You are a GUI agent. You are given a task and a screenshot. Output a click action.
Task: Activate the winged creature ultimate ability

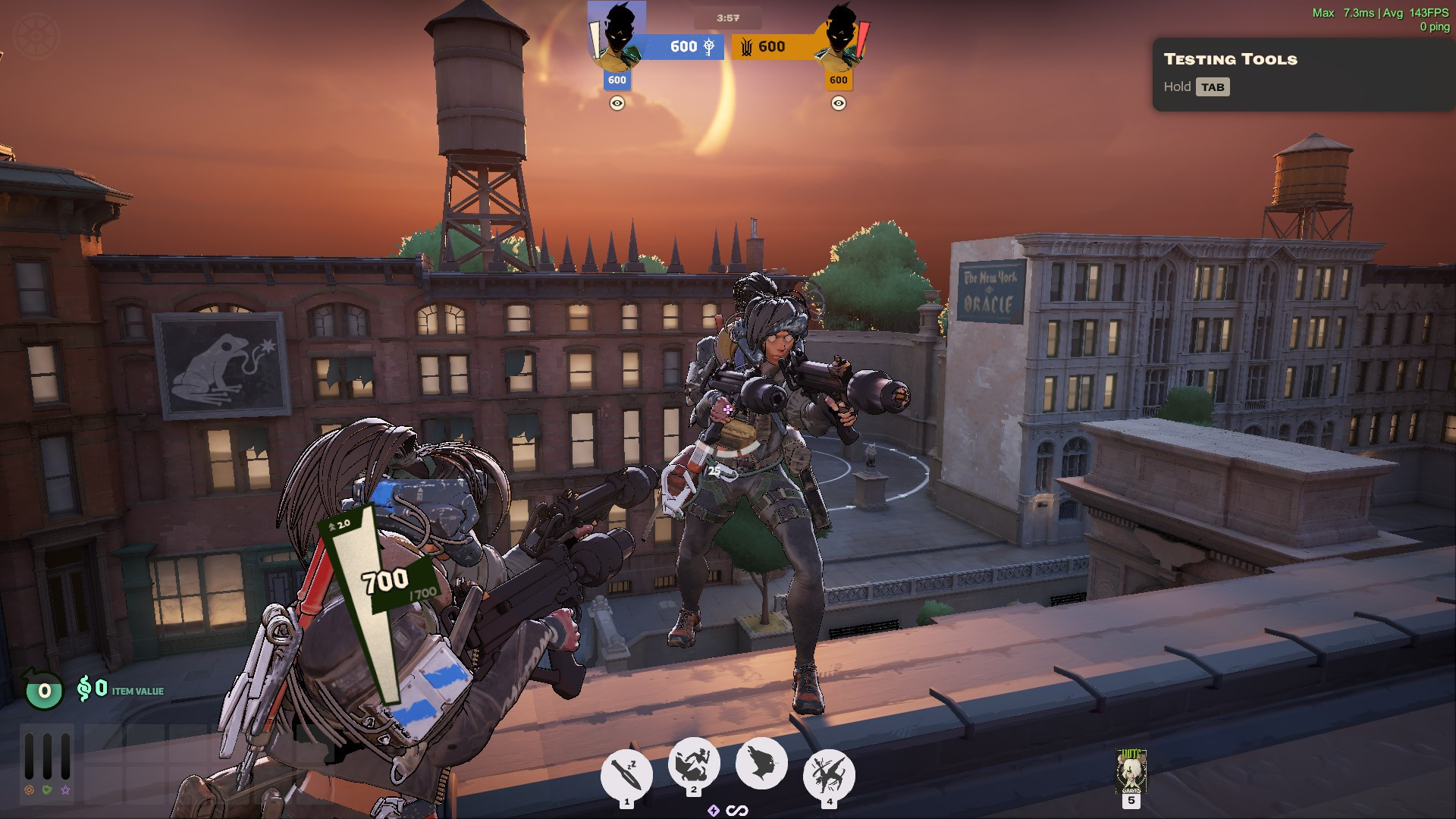829,774
